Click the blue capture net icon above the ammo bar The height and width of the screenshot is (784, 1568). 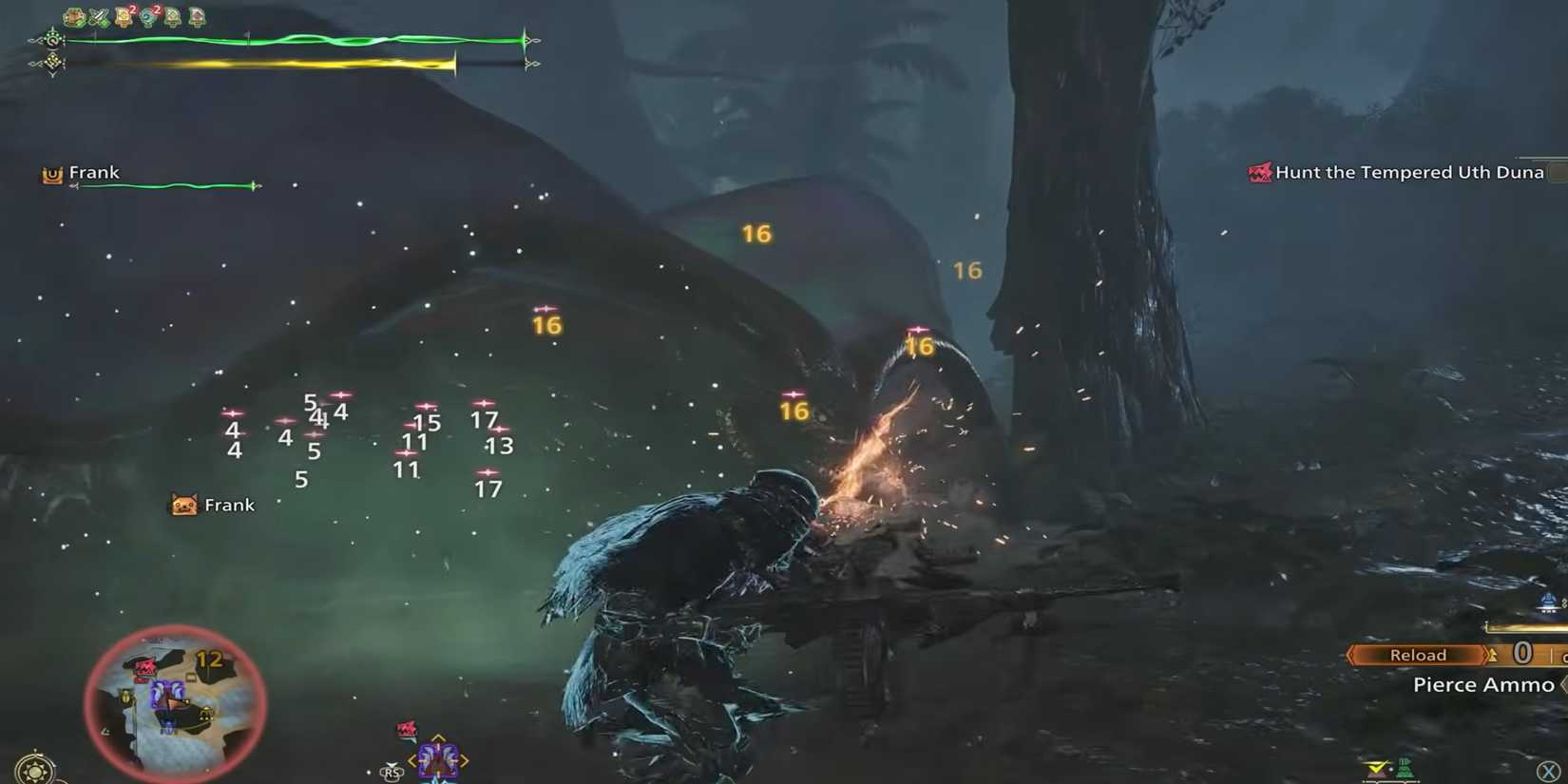tap(1548, 602)
